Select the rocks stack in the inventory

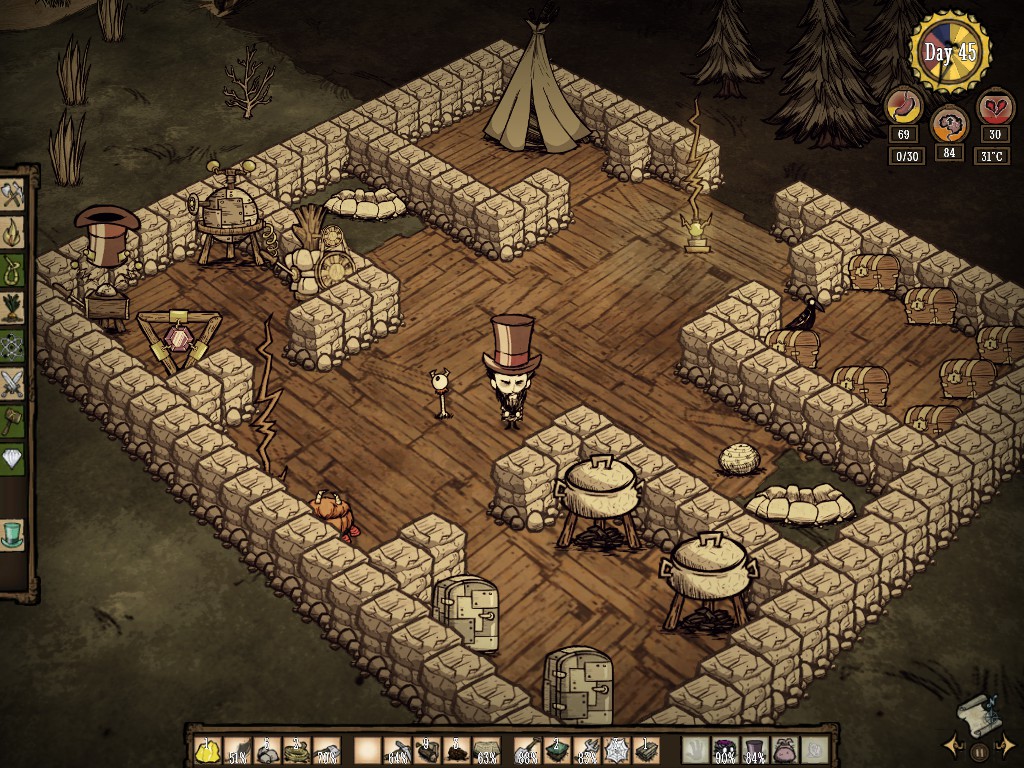tap(267, 750)
